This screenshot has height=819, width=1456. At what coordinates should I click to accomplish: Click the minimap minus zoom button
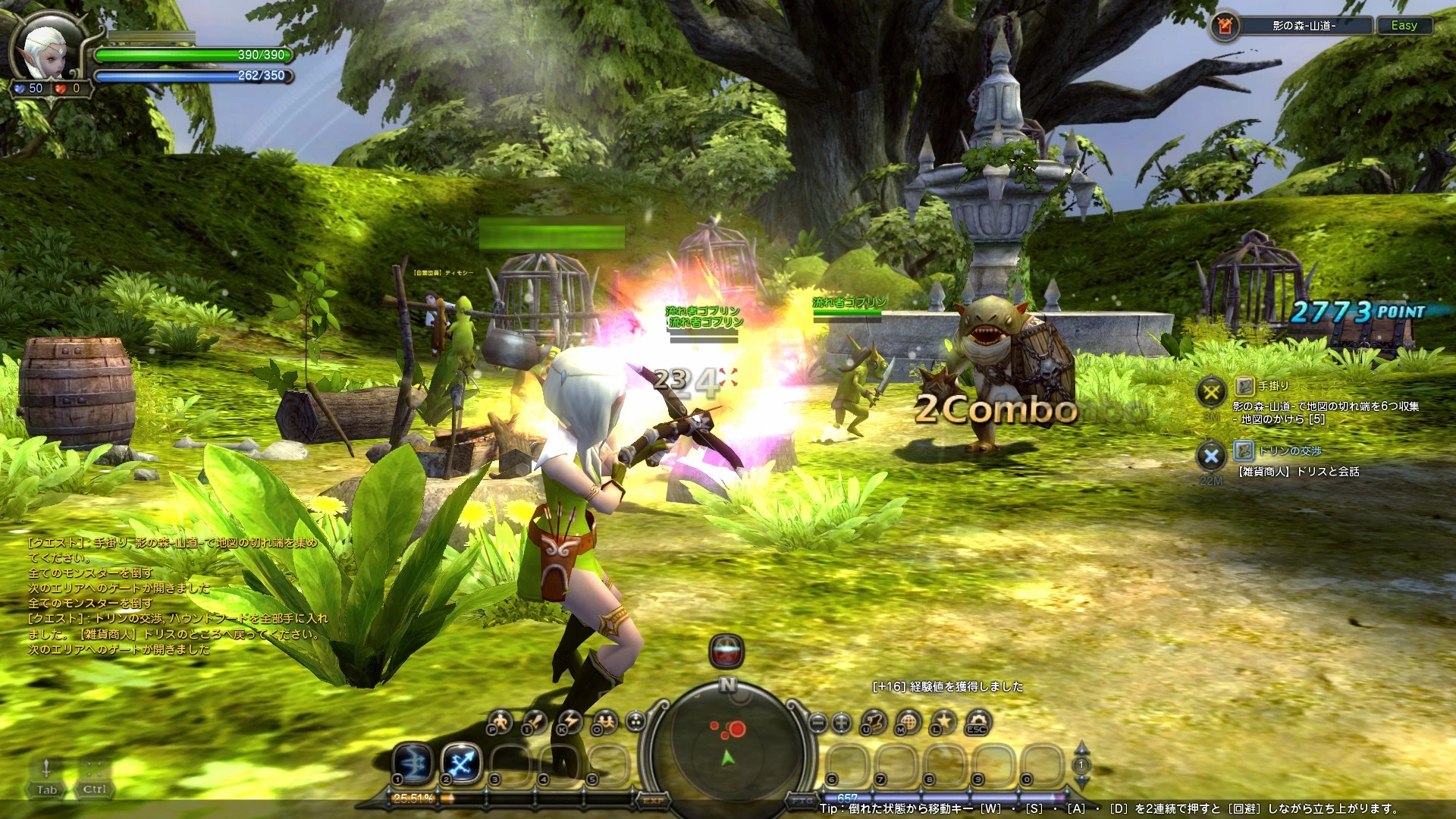point(817,722)
